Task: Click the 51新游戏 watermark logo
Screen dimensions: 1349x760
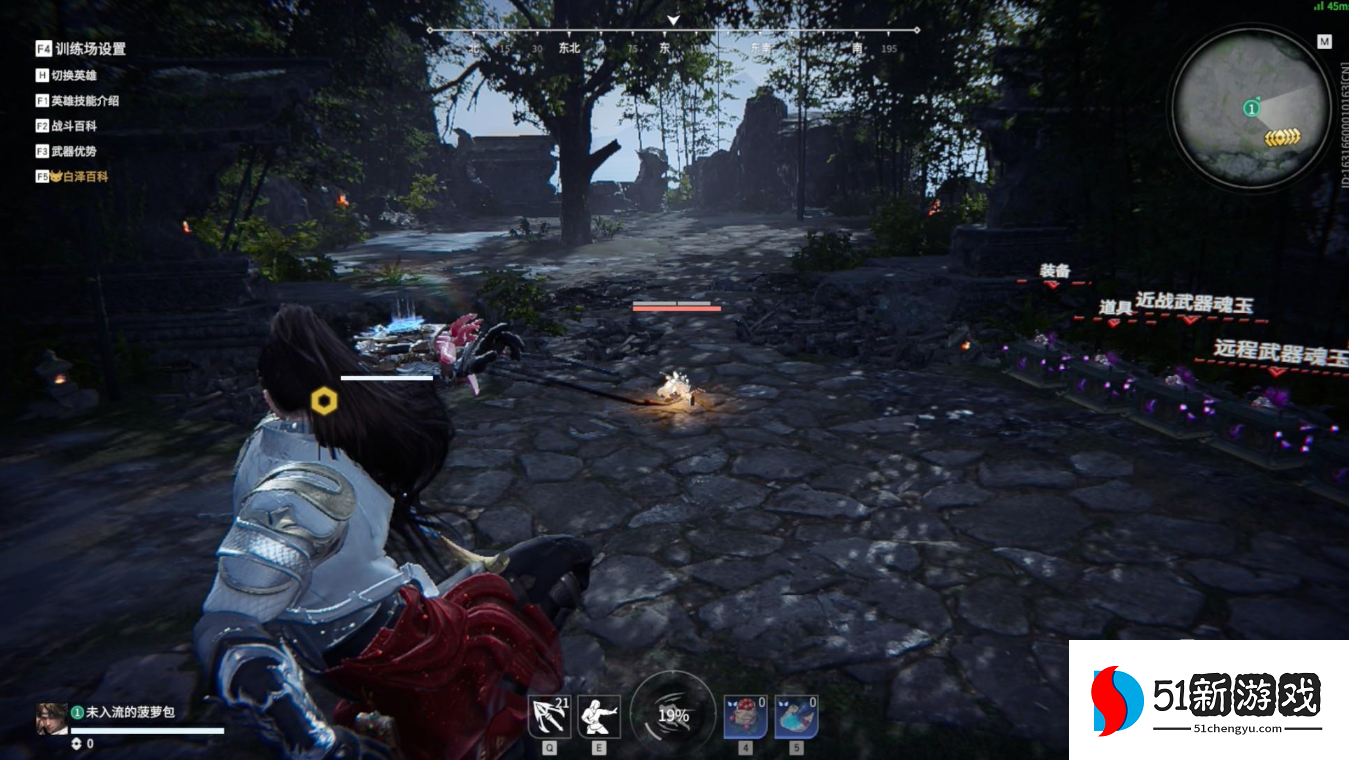Action: point(1209,699)
